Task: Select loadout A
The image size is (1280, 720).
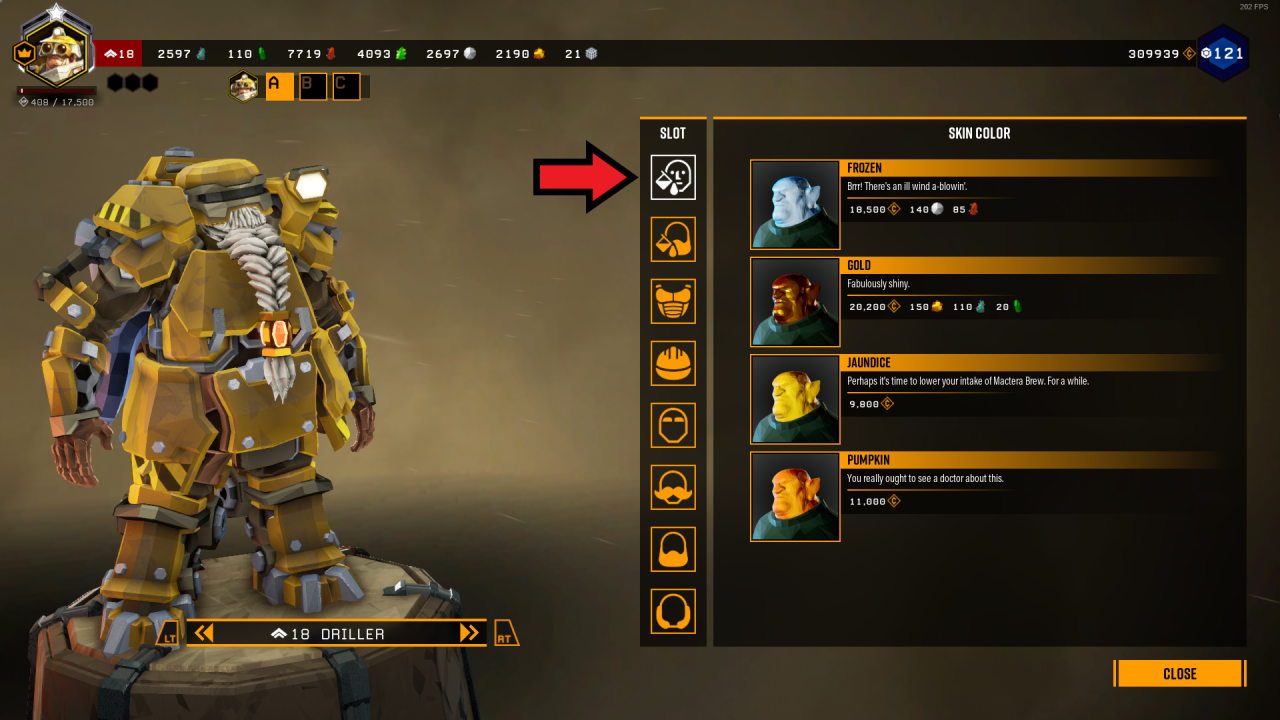Action: tap(279, 87)
